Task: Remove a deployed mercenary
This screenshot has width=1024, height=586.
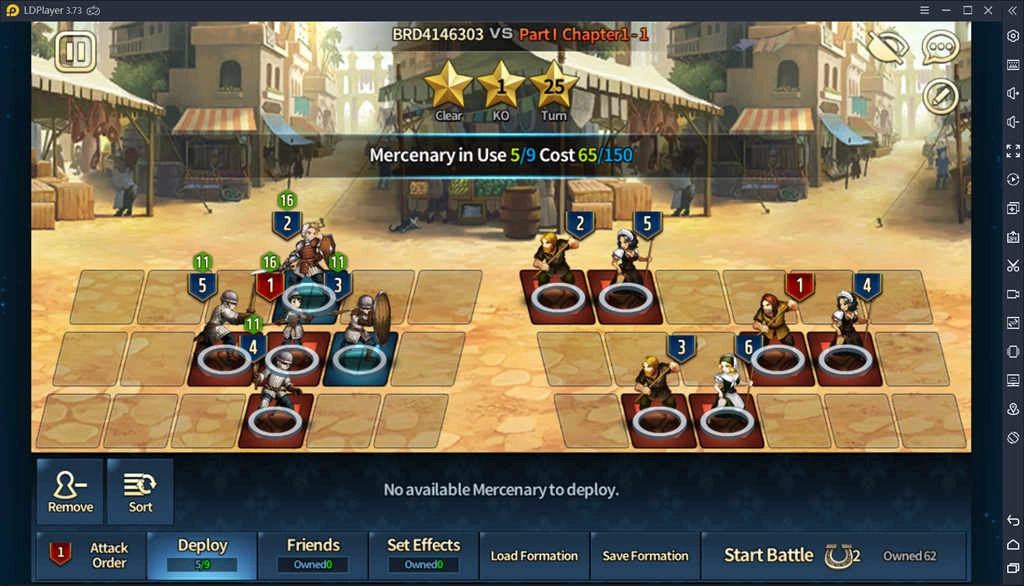Action: 70,491
